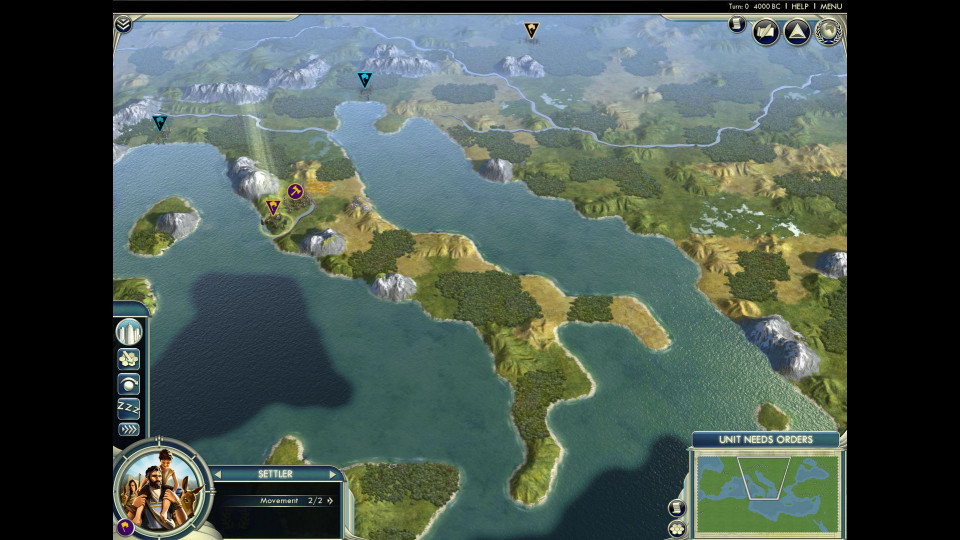The image size is (960, 540).
Task: Select the purple flag icon on the portrait
Action: click(x=125, y=526)
